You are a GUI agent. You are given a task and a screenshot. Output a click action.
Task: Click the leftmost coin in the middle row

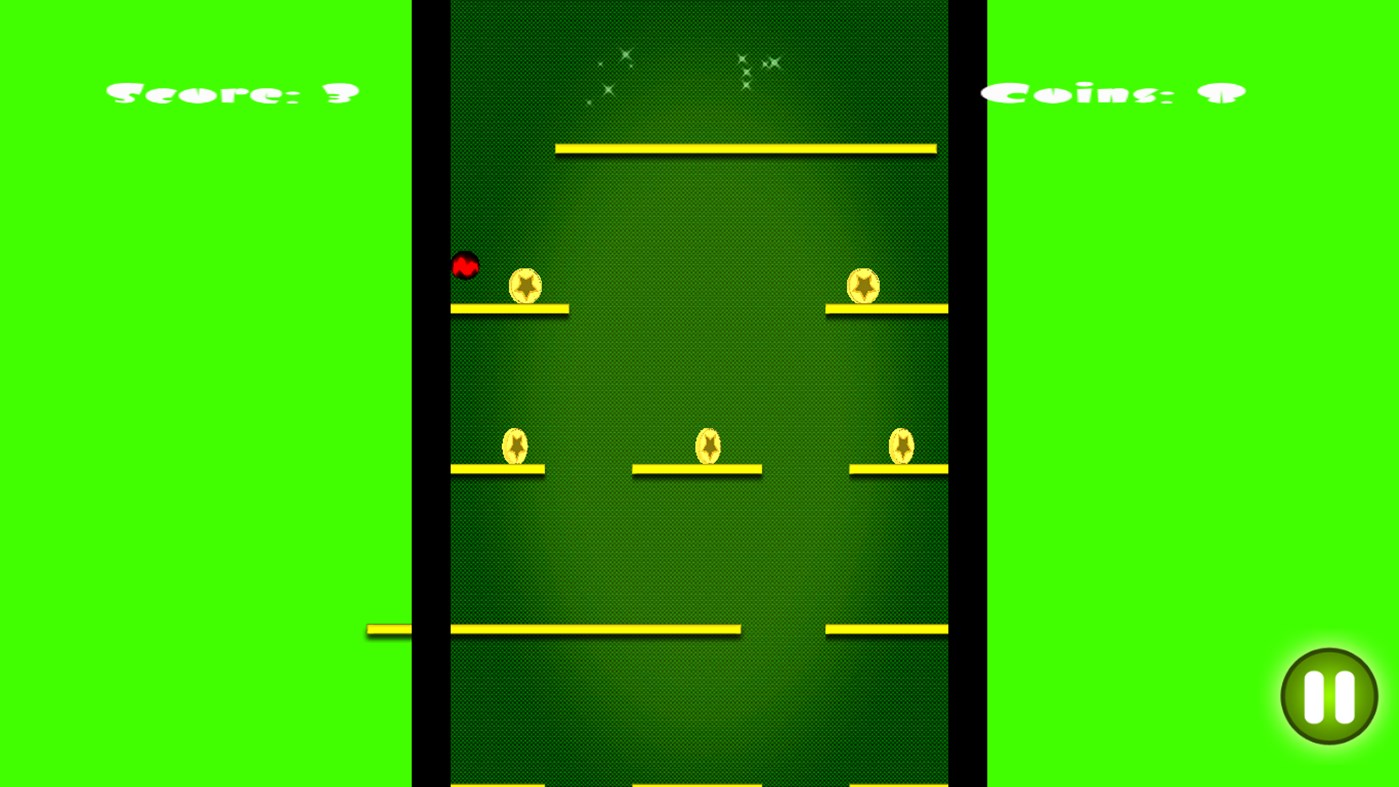point(516,446)
